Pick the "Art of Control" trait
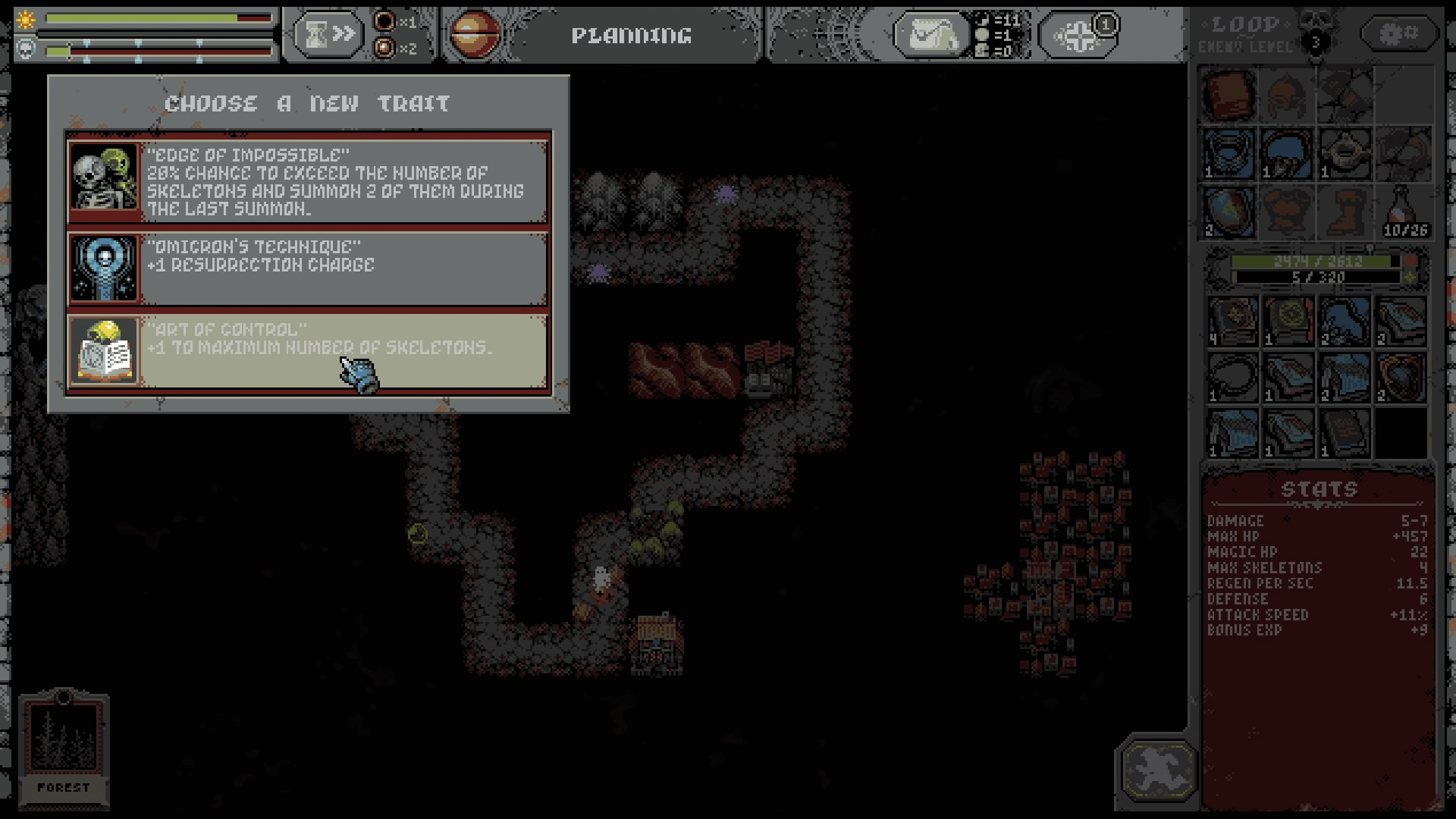The image size is (1456, 819). [308, 350]
